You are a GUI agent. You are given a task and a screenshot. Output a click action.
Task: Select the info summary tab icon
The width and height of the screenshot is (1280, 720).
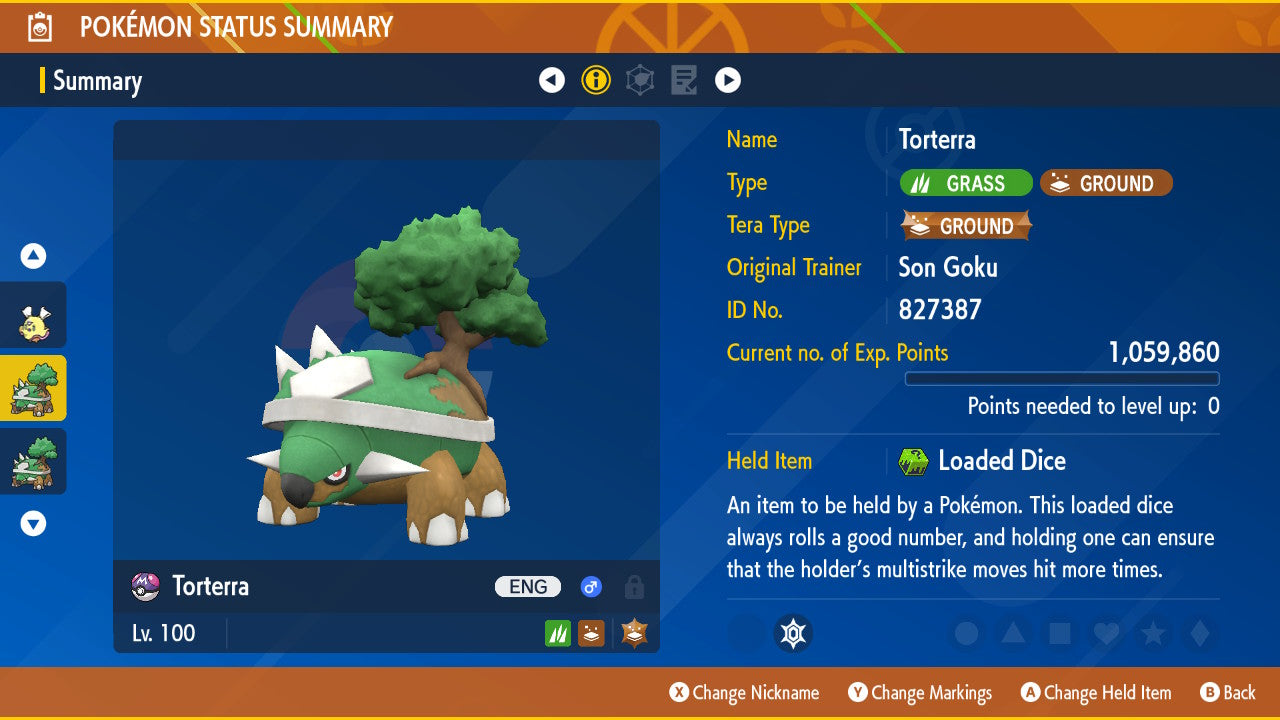[596, 80]
